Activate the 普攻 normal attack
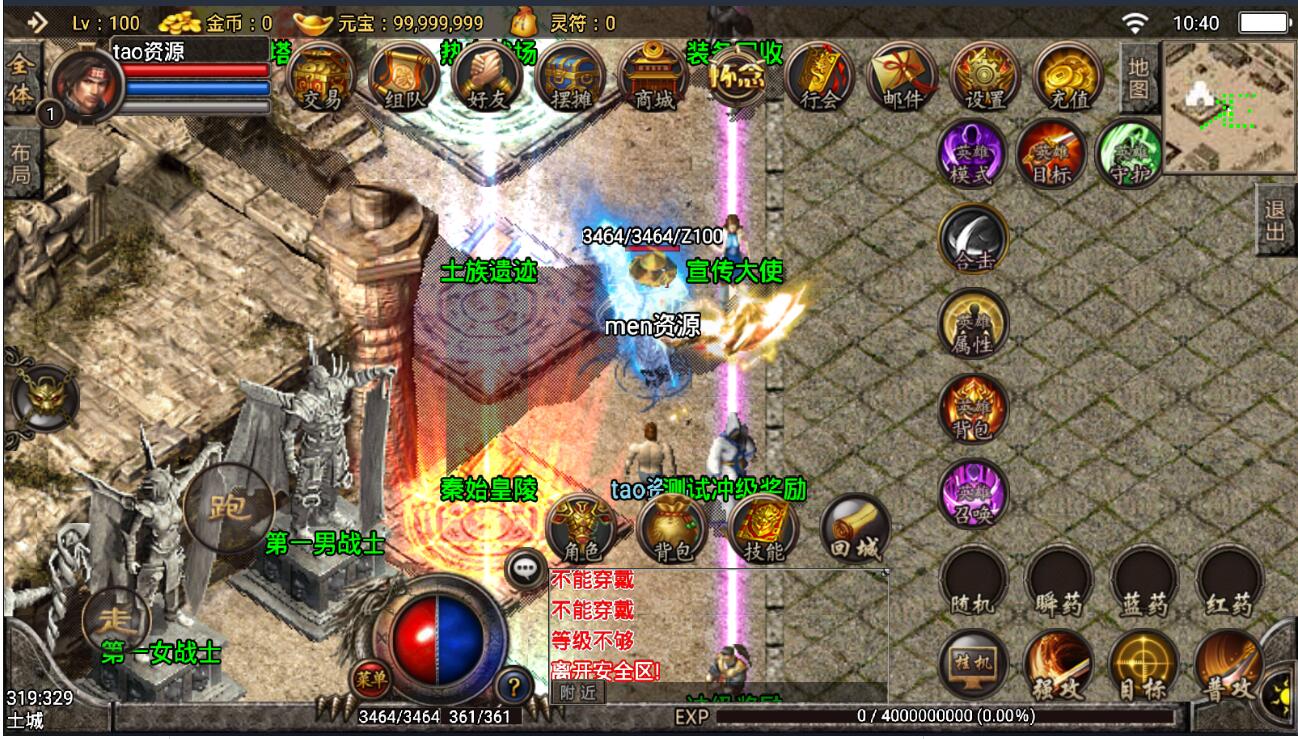1298x739 pixels. [1228, 665]
